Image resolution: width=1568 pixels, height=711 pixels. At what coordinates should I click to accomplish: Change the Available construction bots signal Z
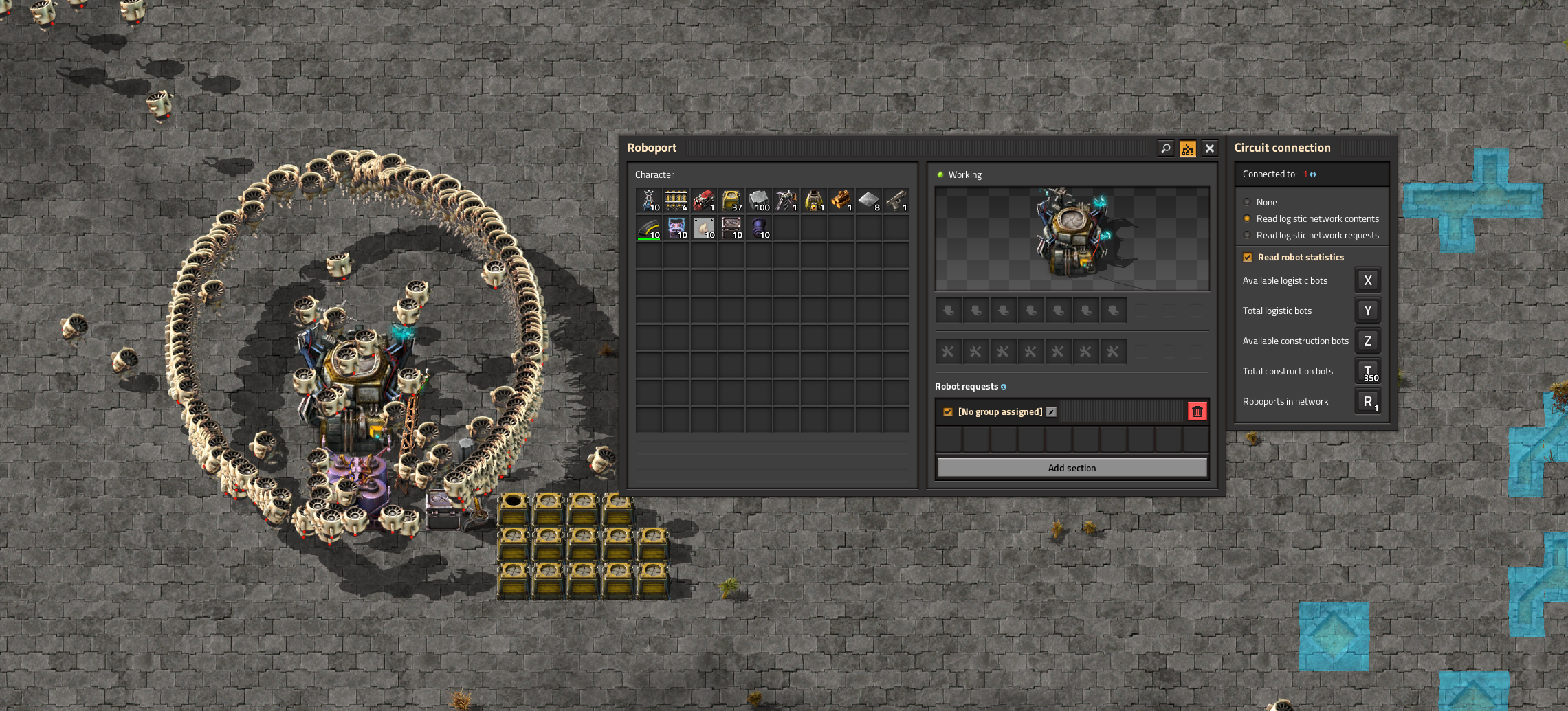coord(1367,341)
